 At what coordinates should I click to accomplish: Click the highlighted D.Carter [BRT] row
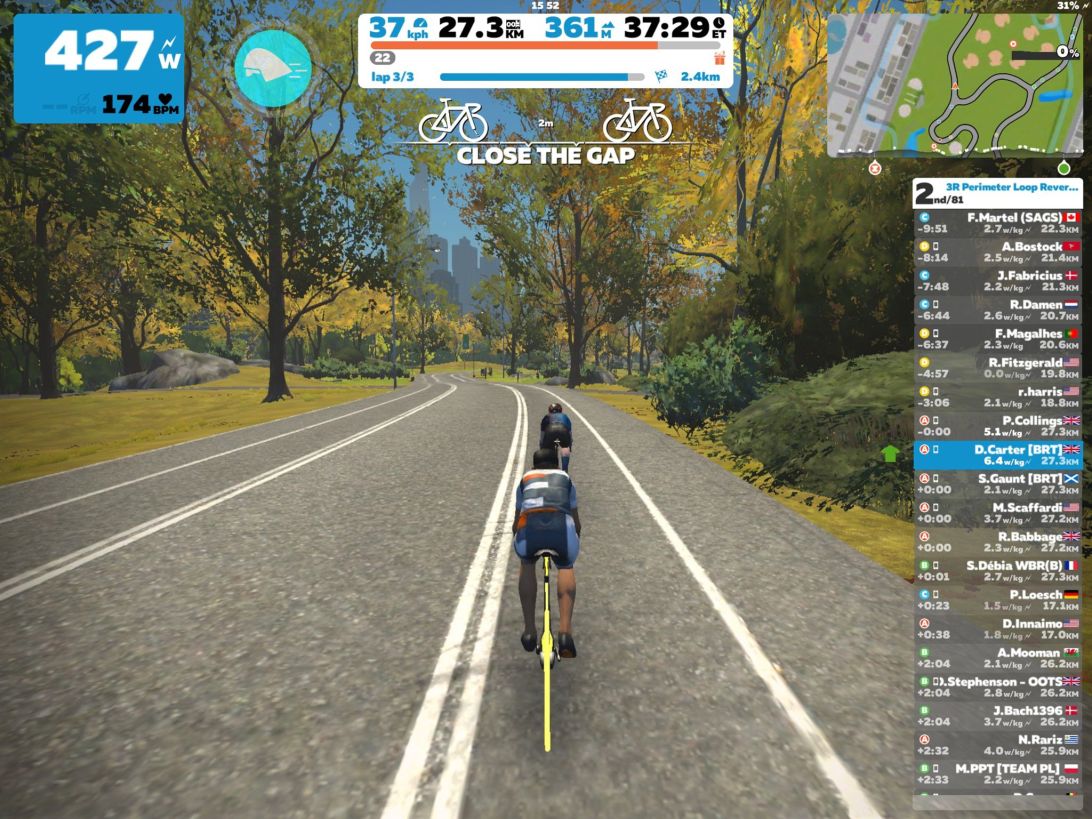click(x=997, y=455)
